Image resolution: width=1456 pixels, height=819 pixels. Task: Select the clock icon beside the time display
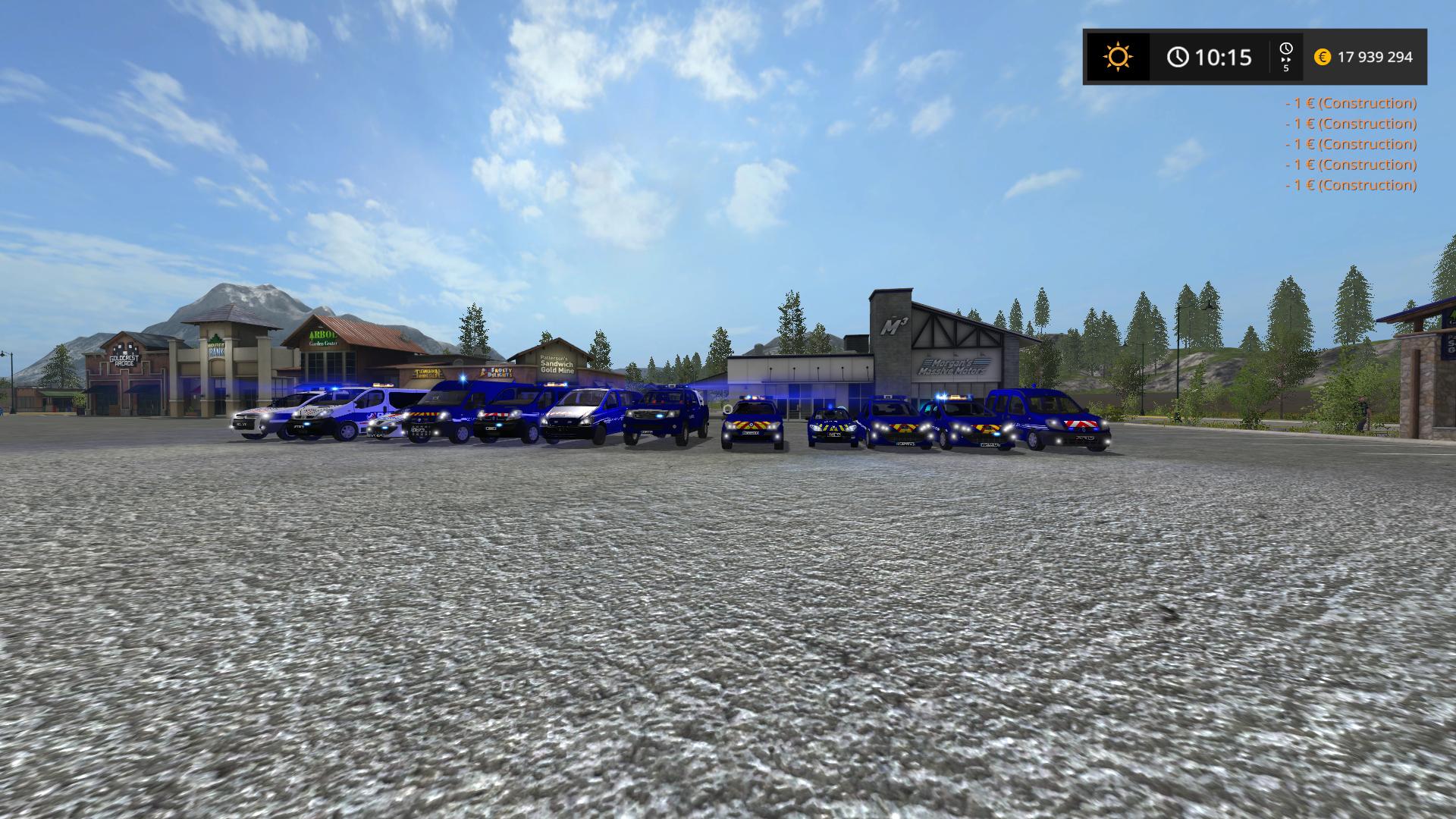pos(1178,56)
